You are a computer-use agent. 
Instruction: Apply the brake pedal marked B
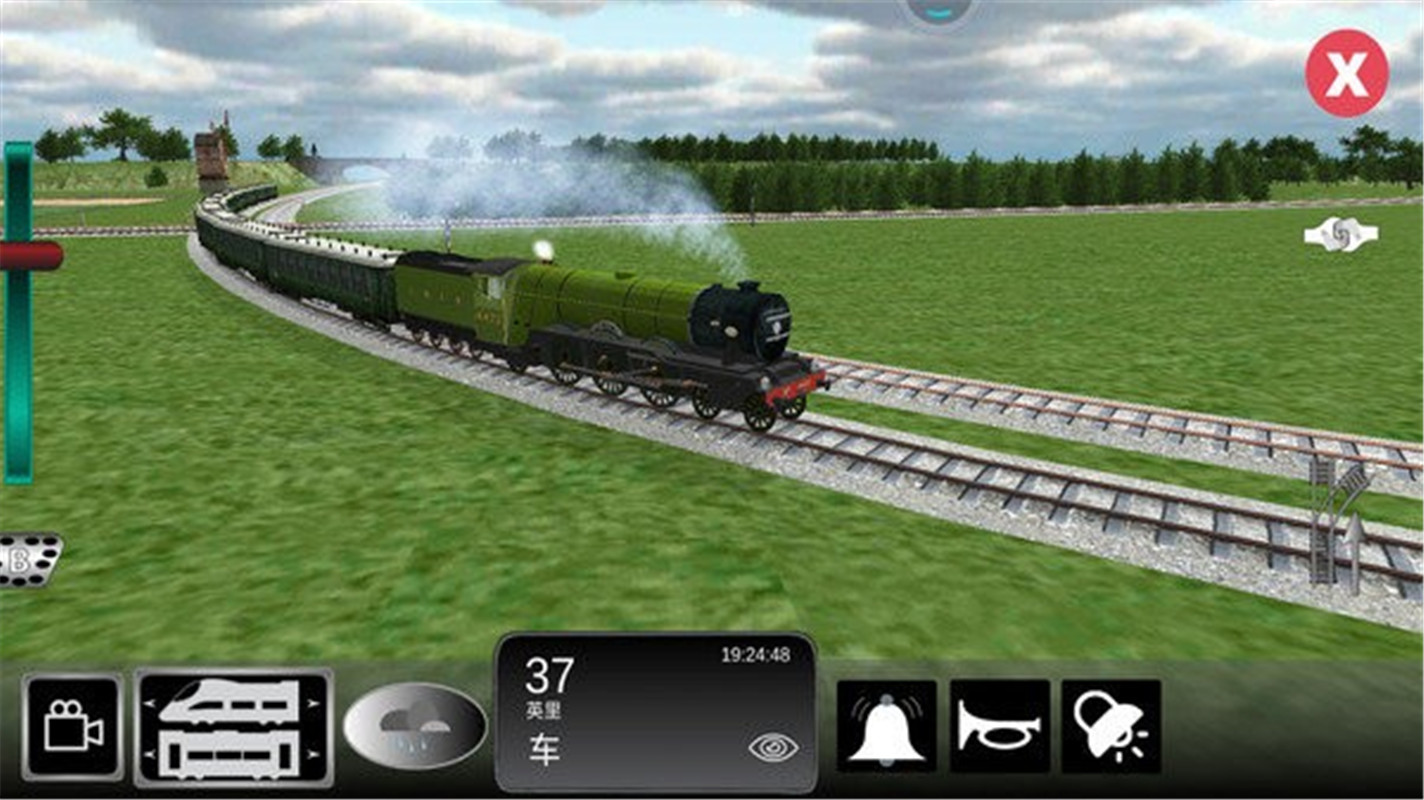[x=28, y=560]
